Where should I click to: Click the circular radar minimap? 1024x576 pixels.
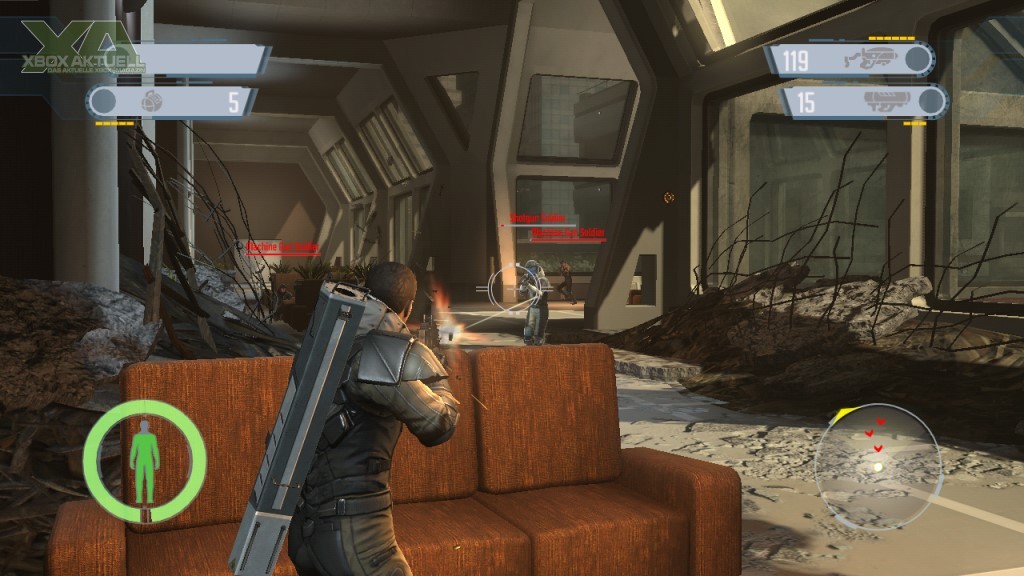coord(877,465)
